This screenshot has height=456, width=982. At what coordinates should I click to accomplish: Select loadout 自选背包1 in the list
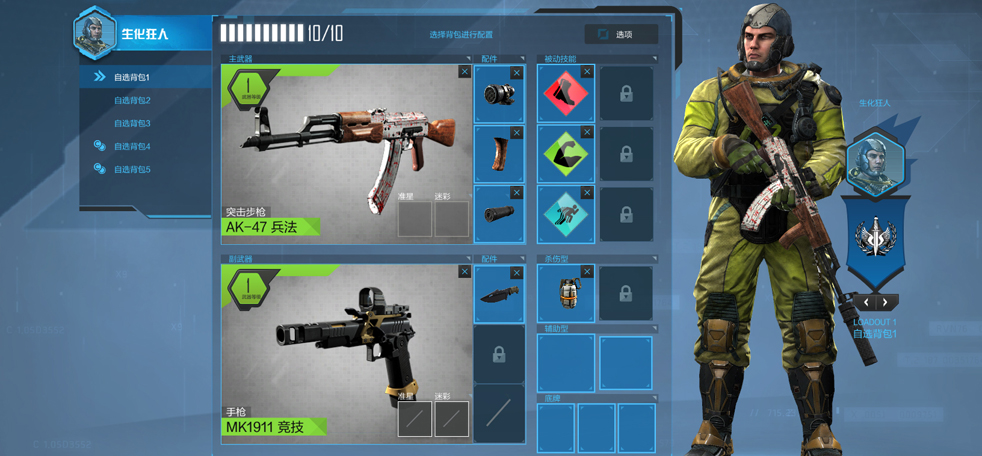pos(131,77)
